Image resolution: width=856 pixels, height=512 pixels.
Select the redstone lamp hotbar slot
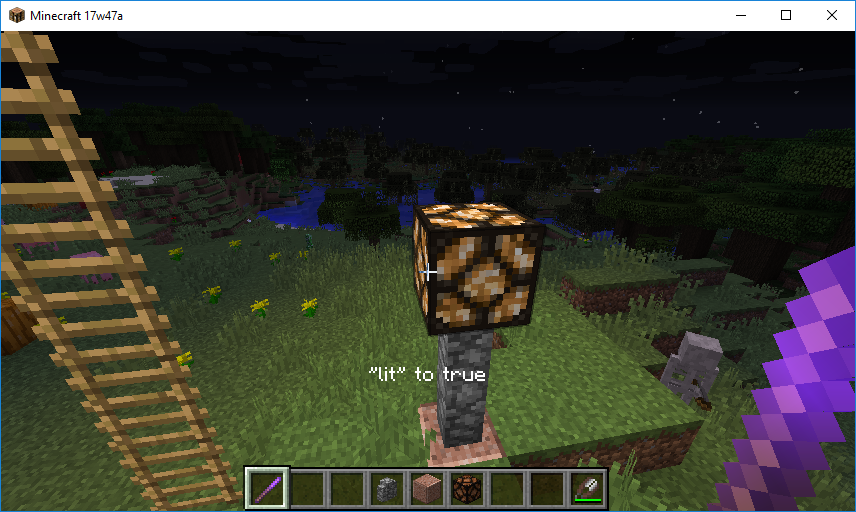467,489
